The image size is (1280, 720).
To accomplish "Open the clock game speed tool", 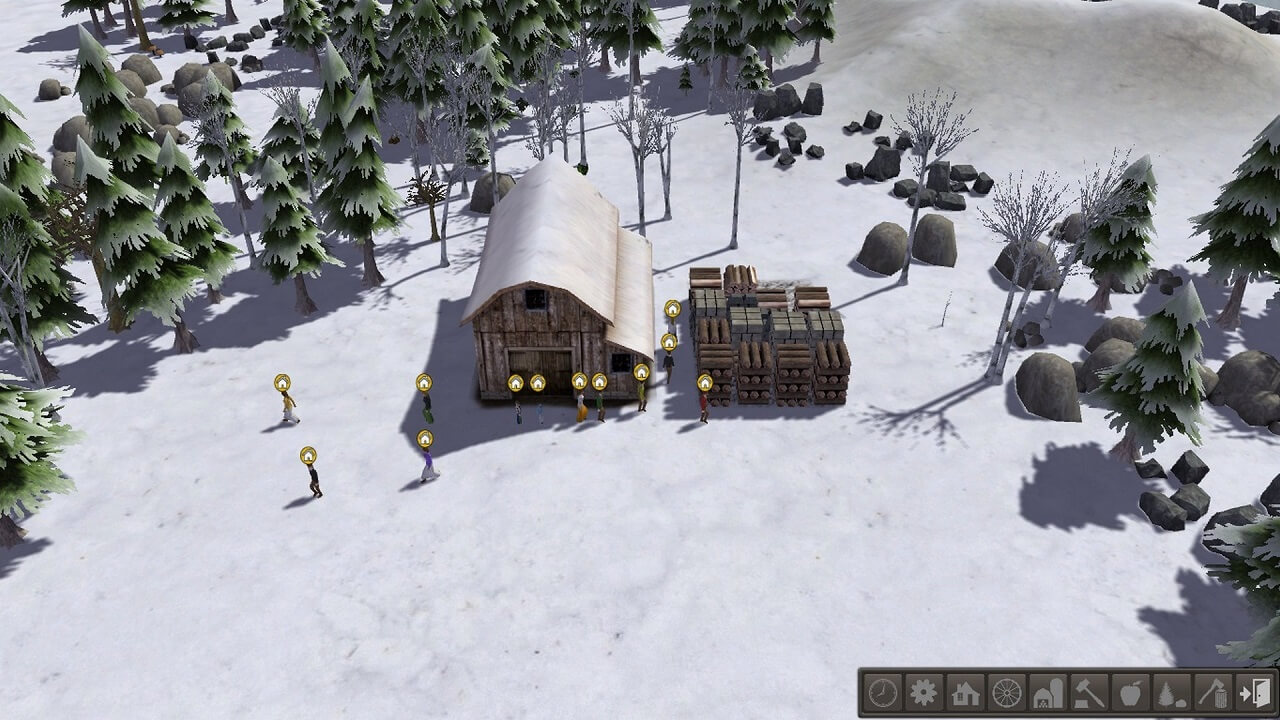I will pyautogui.click(x=882, y=692).
